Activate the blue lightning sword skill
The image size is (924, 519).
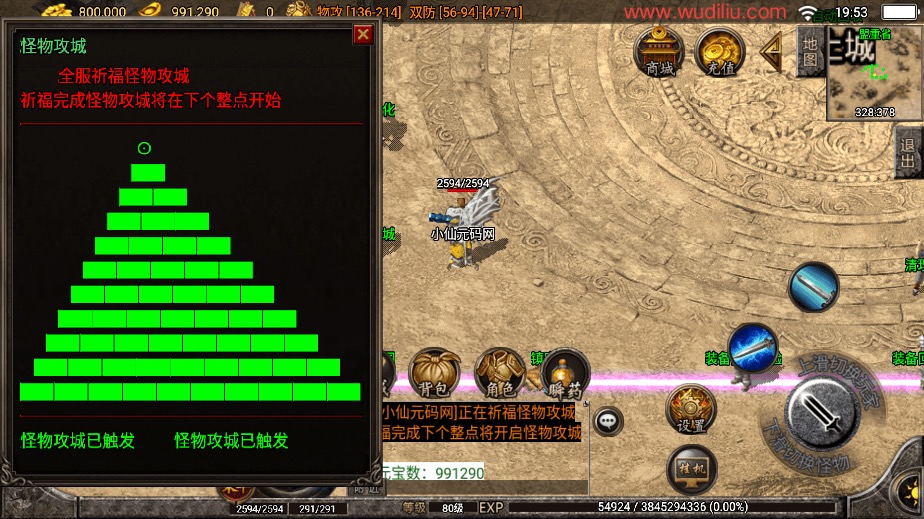pyautogui.click(x=752, y=348)
